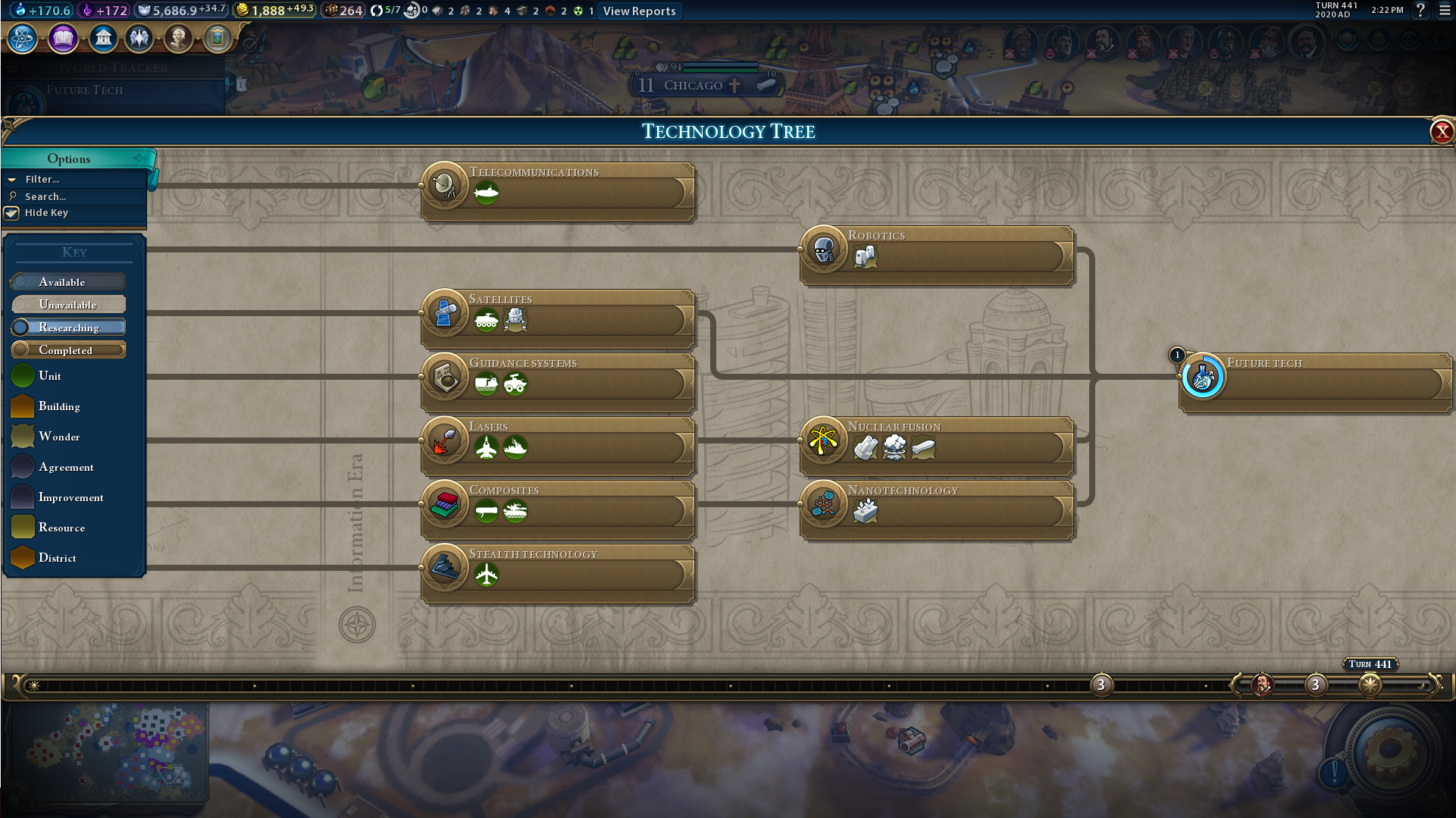Open the Search field in the Options panel
Image resolution: width=1456 pixels, height=818 pixels.
coord(45,196)
